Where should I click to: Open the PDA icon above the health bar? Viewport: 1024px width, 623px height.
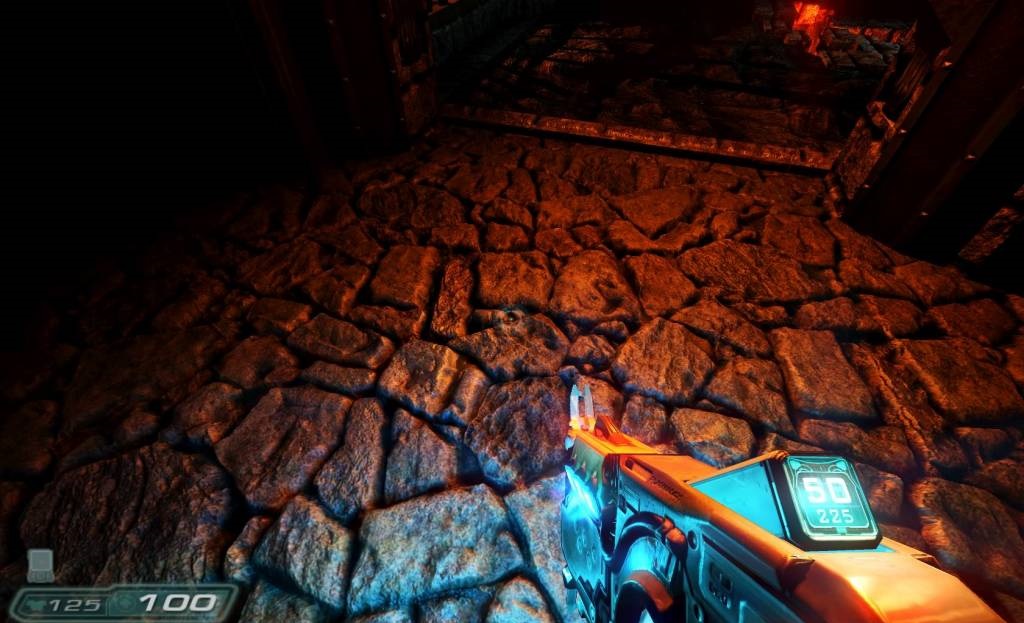tap(40, 565)
